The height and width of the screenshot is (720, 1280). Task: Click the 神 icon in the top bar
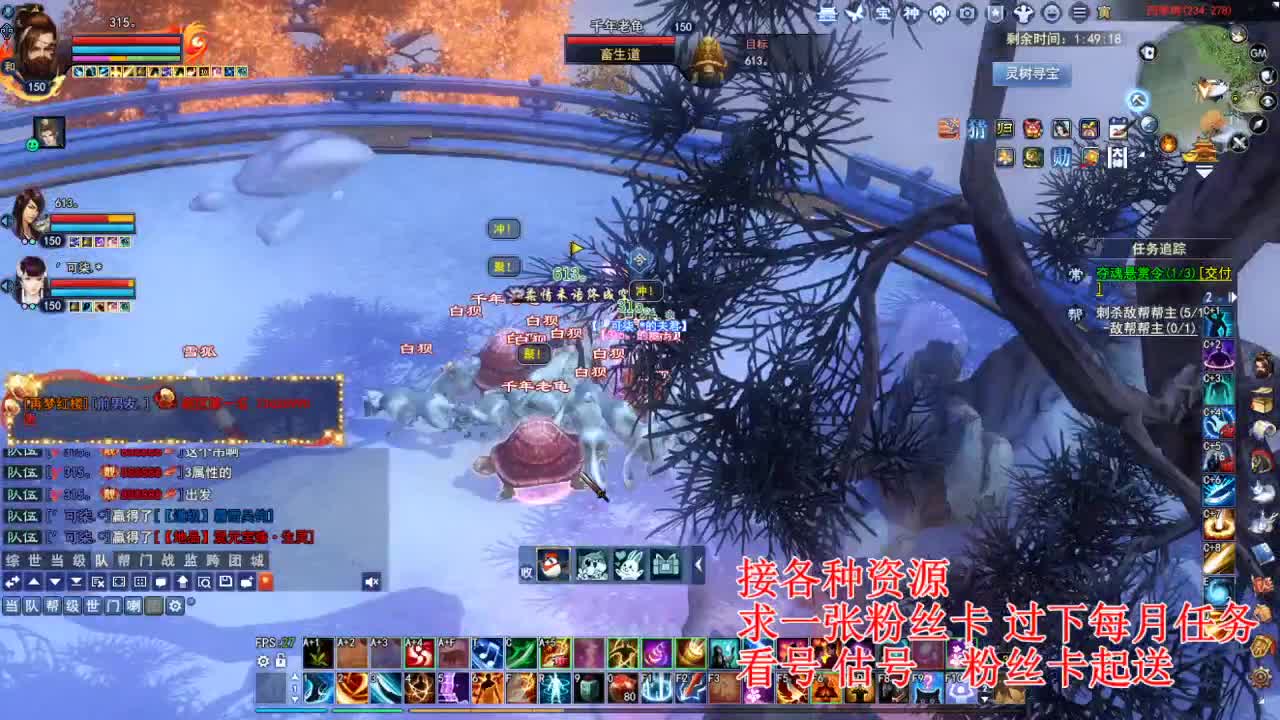click(913, 13)
